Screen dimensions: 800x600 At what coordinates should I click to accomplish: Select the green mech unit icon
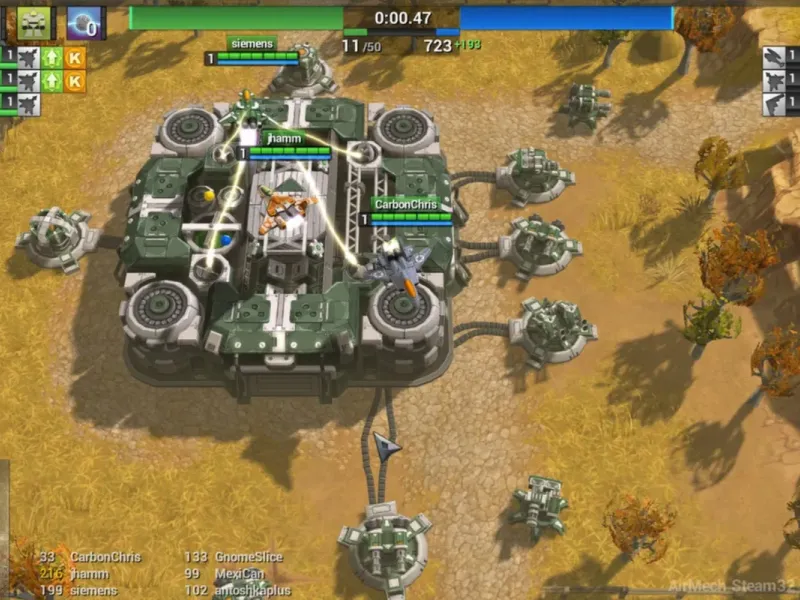(33, 20)
